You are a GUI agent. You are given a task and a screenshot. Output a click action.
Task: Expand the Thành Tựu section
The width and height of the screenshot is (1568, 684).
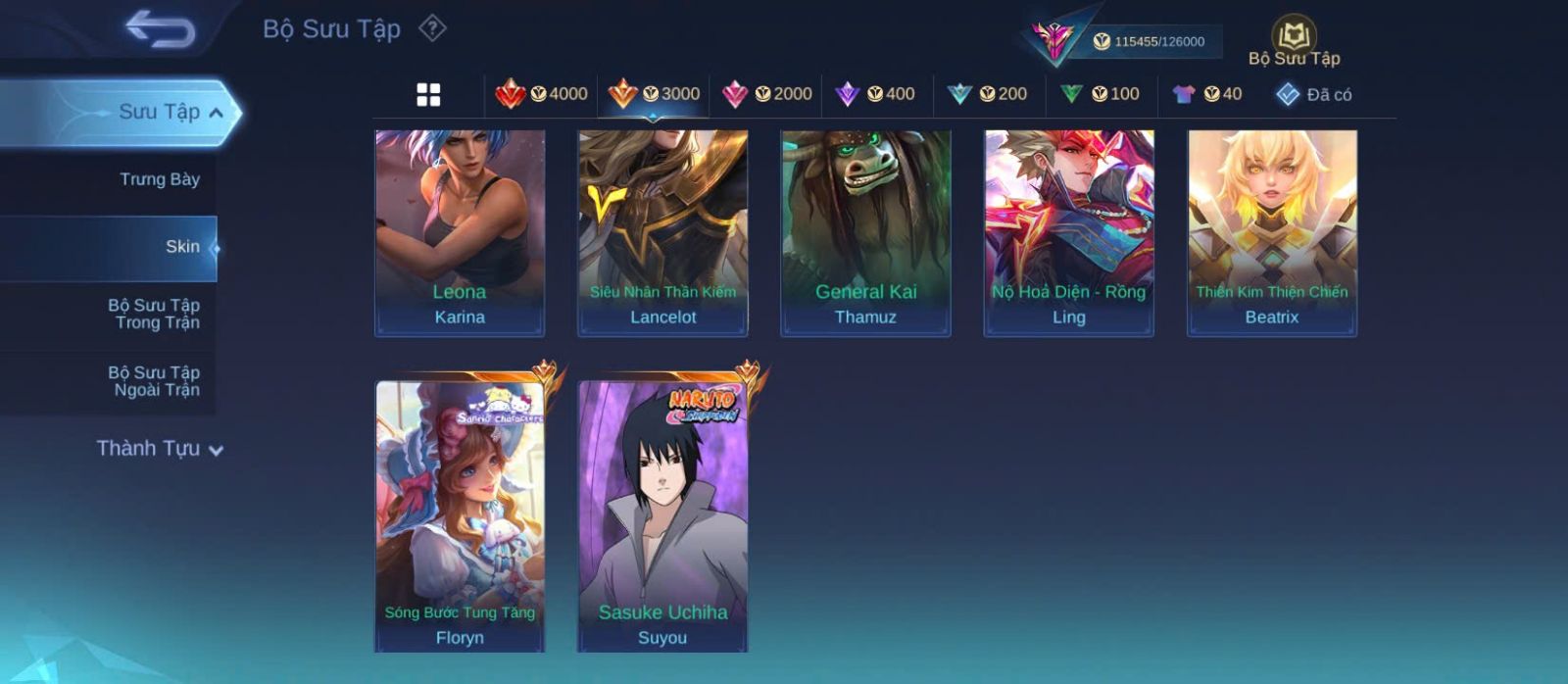coord(159,449)
